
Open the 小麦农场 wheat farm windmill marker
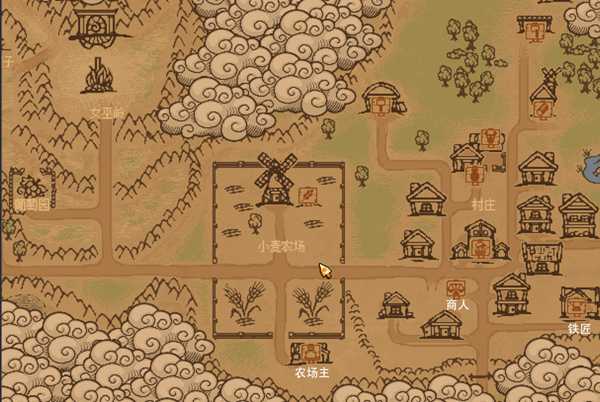(307, 193)
